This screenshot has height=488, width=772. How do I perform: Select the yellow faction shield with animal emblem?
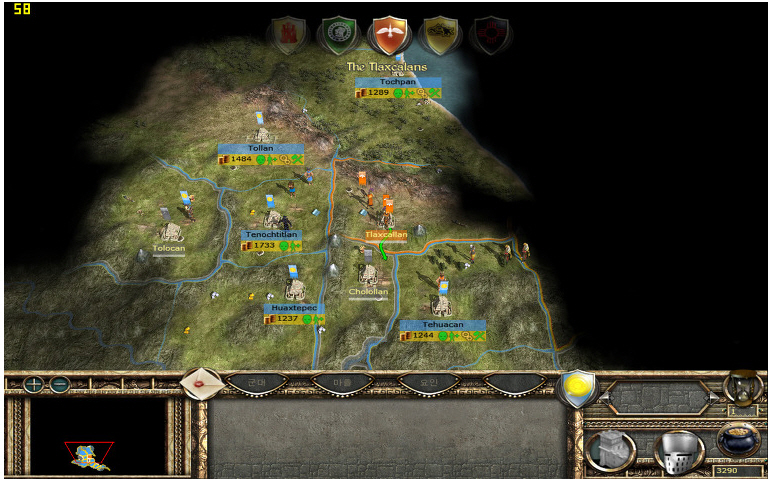pyautogui.click(x=439, y=36)
